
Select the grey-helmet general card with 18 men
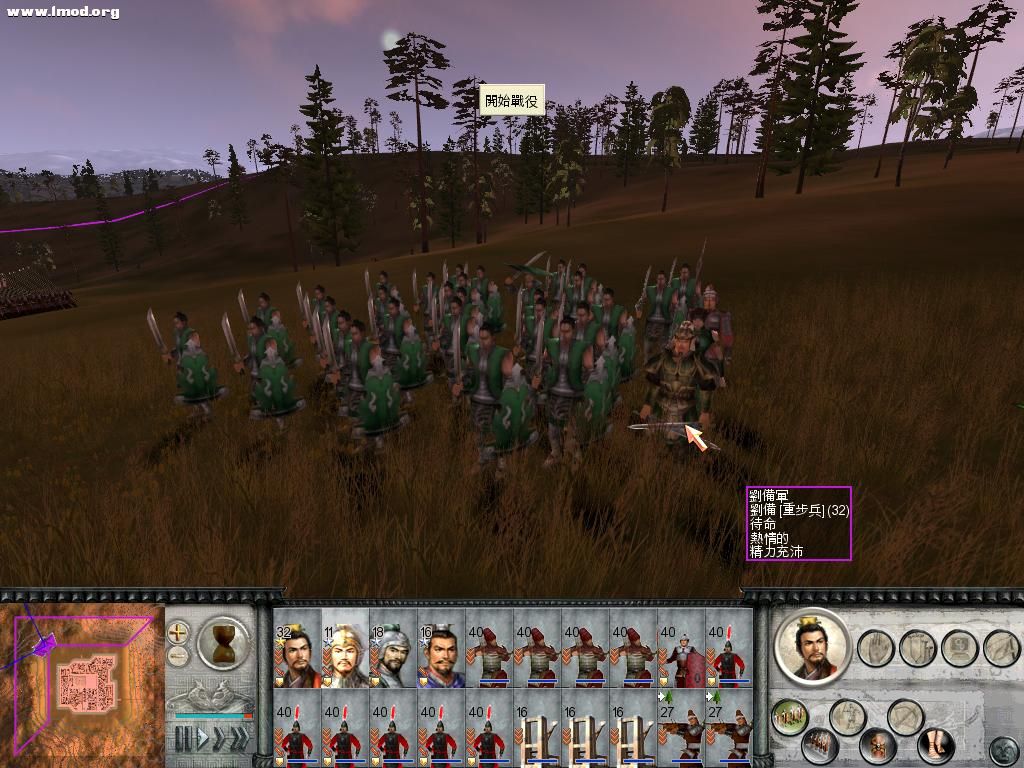pos(393,649)
